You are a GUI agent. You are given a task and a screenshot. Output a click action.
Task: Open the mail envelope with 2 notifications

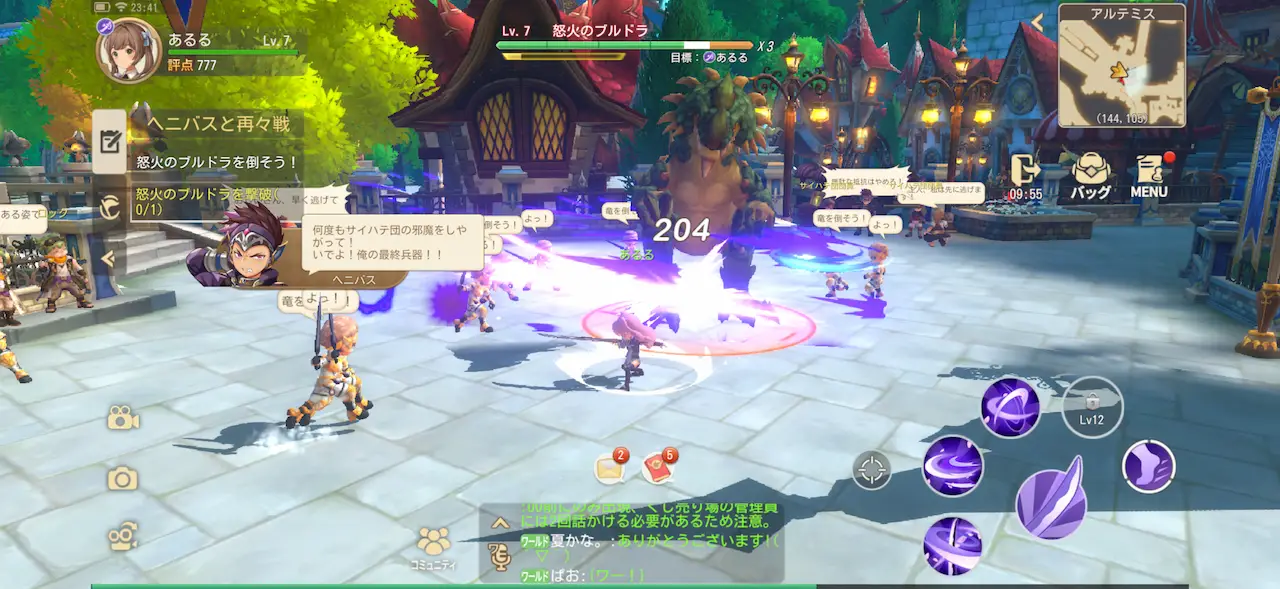(x=609, y=468)
